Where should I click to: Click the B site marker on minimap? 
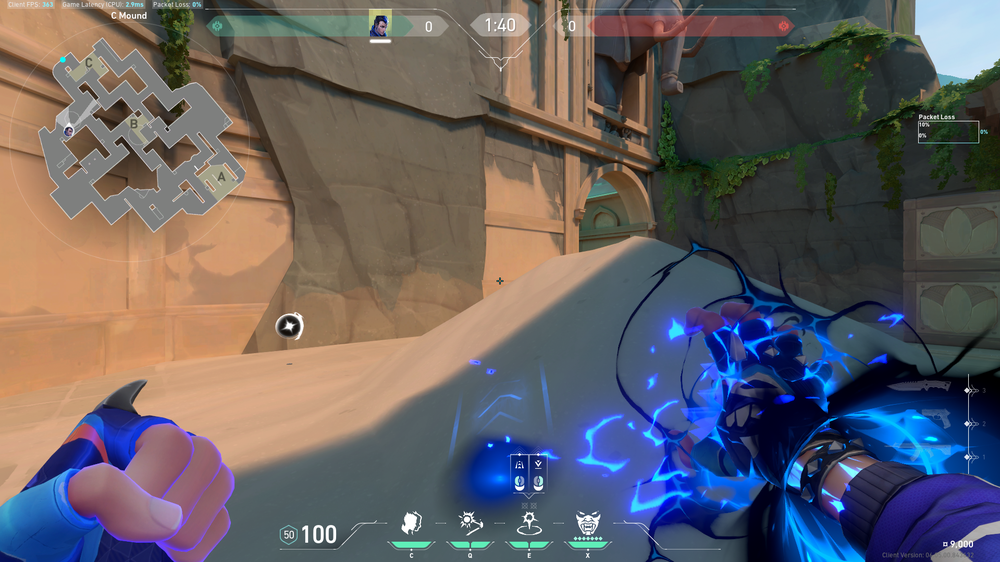tap(133, 125)
